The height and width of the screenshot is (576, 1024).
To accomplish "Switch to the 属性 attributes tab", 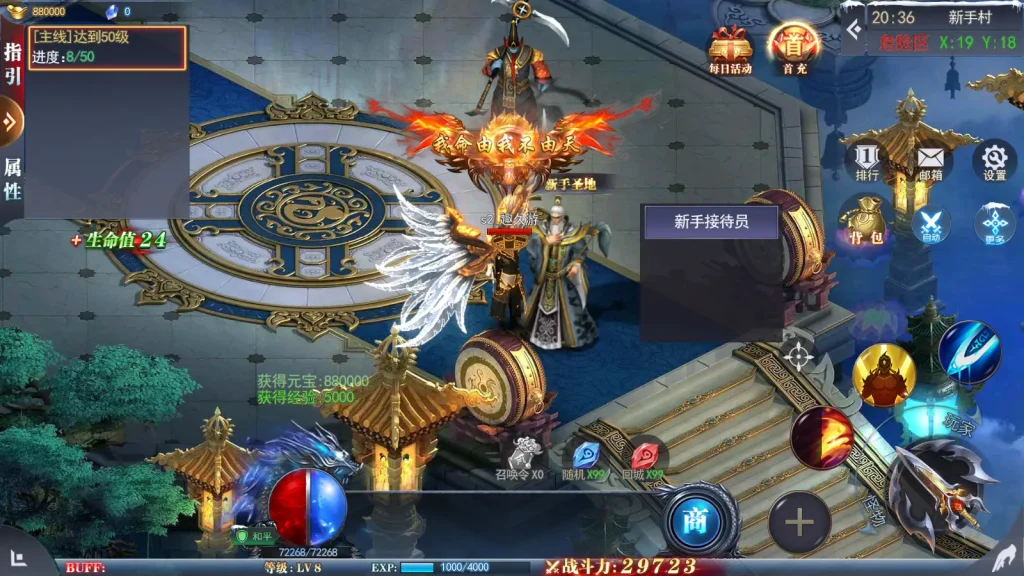I will click(x=12, y=178).
